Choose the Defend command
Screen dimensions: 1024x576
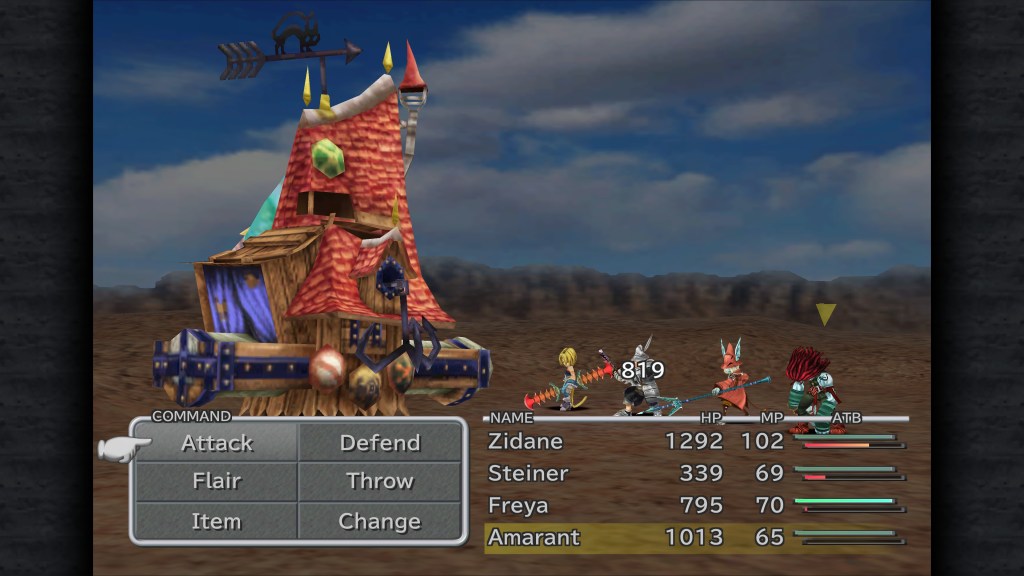pyautogui.click(x=380, y=443)
